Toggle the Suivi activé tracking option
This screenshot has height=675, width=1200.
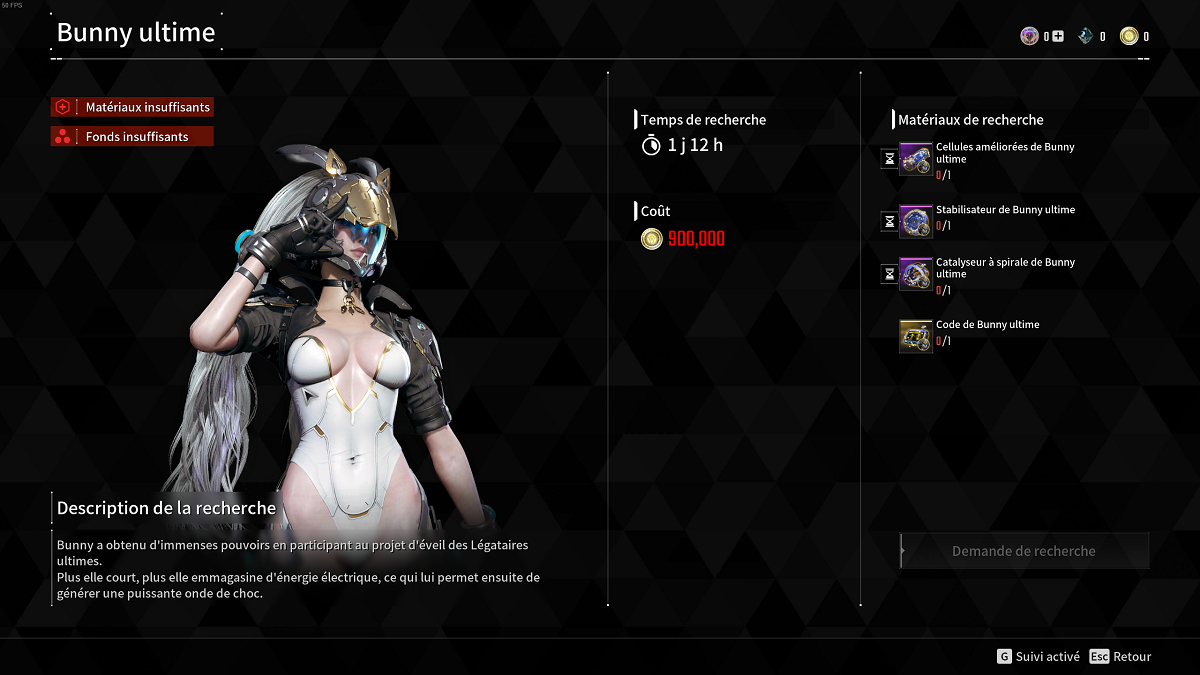[x=1039, y=657]
